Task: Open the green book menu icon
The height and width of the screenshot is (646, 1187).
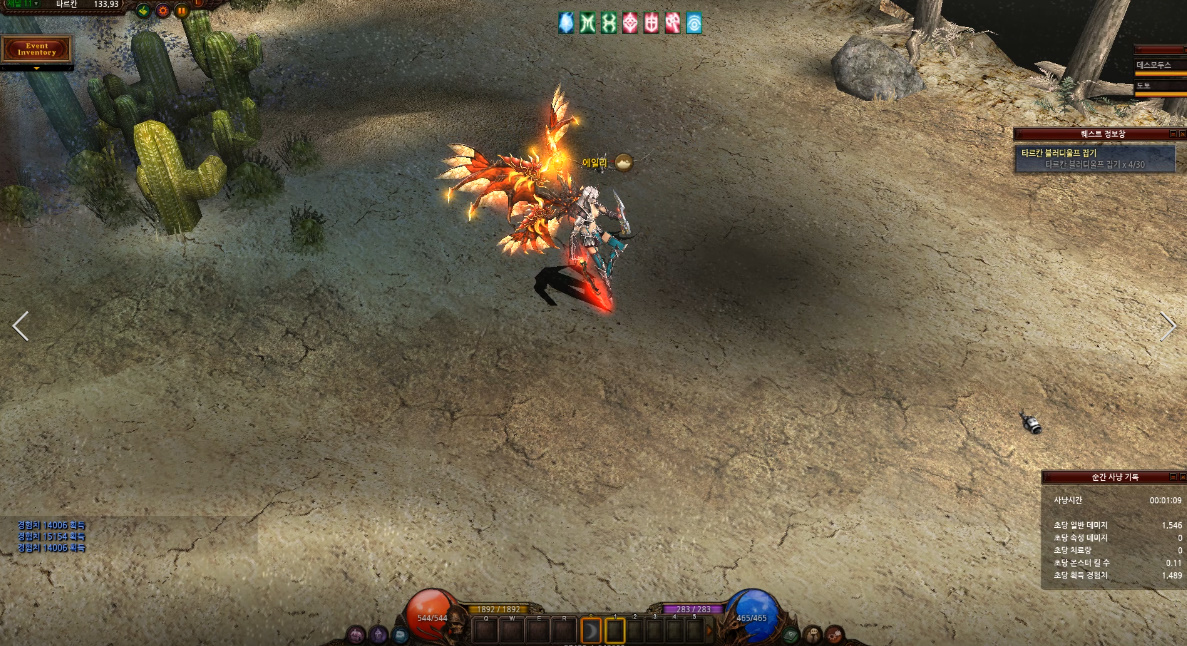Action: 791,634
